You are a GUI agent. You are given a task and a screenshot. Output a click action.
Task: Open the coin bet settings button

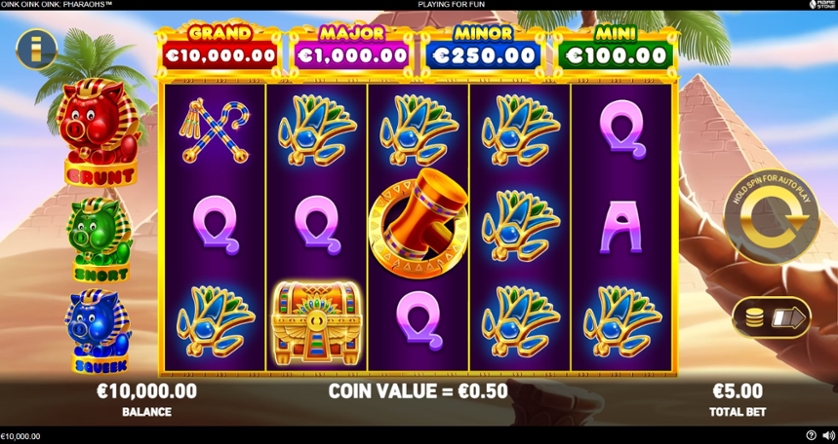pyautogui.click(x=771, y=318)
